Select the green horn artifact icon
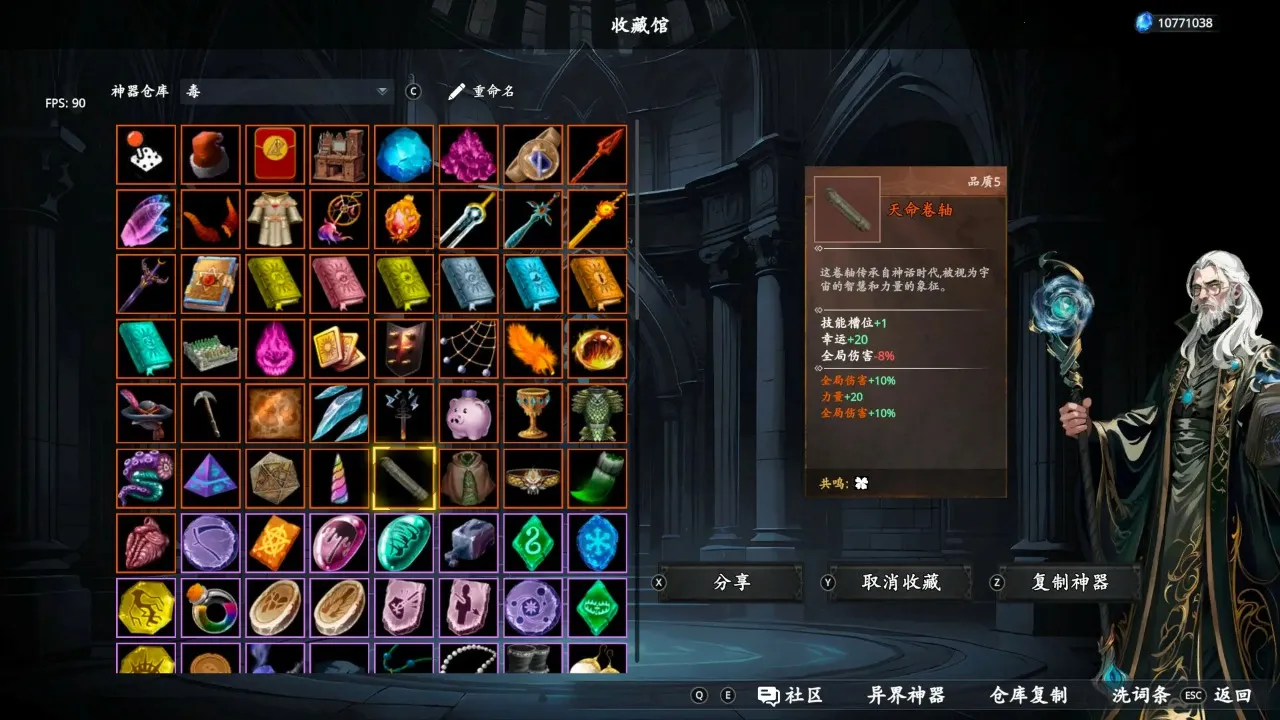Screen dimensions: 1280x720 tap(597, 478)
